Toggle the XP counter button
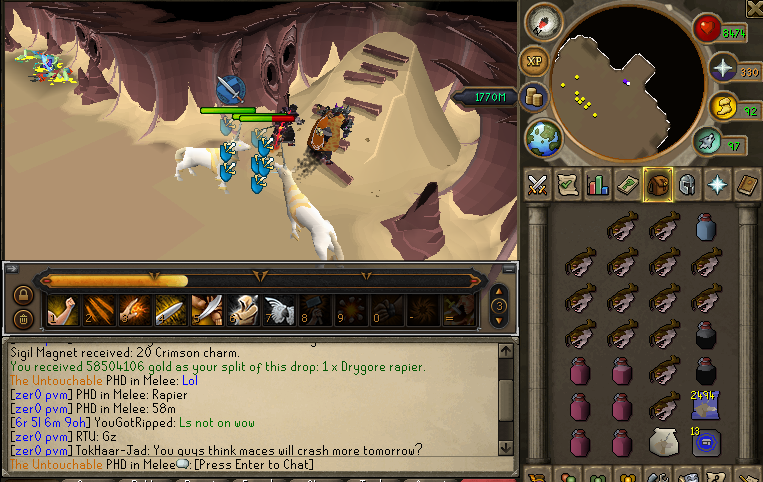The width and height of the screenshot is (763, 482). pos(534,60)
